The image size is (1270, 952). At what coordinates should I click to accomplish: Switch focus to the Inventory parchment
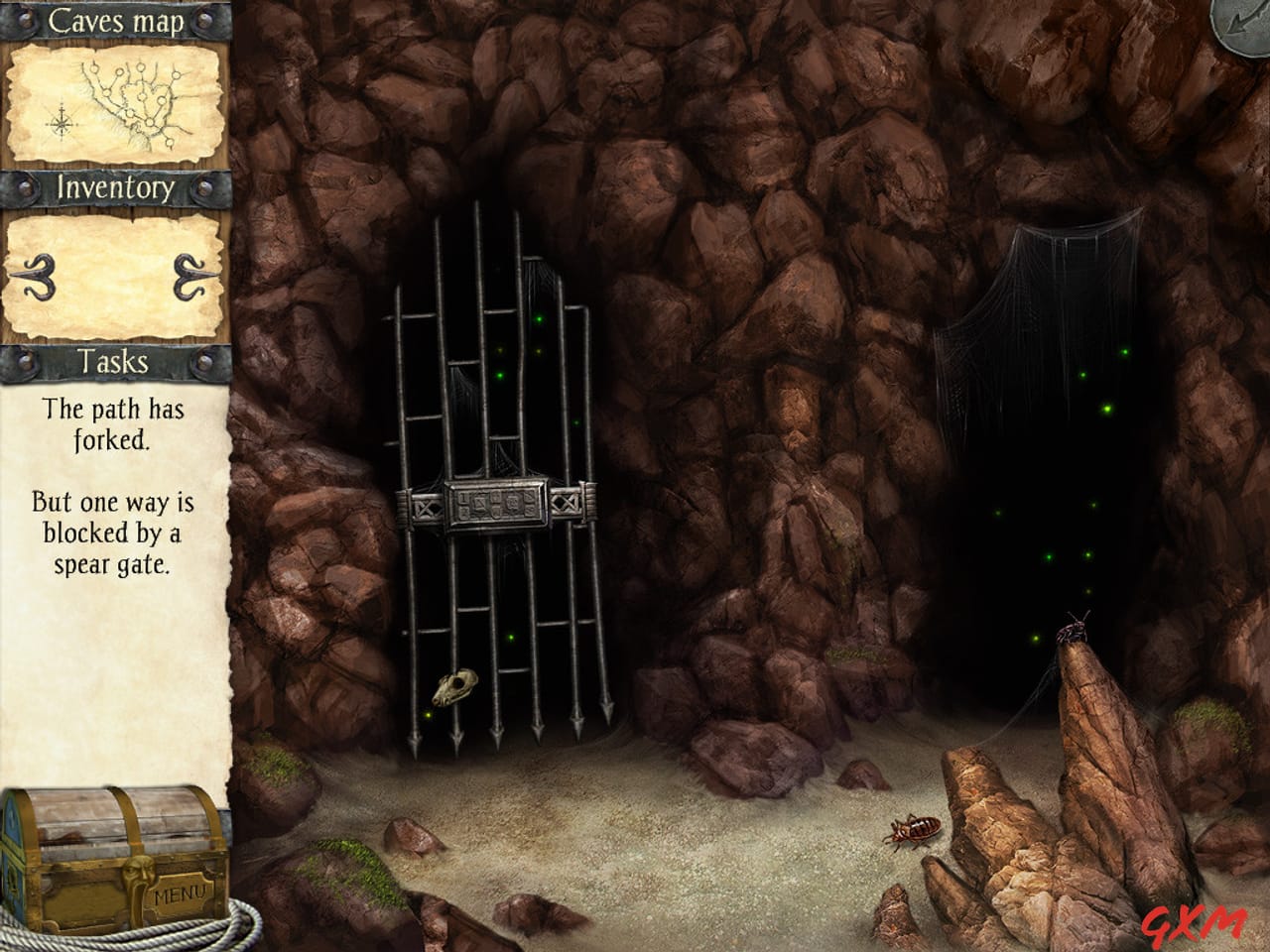[x=114, y=273]
